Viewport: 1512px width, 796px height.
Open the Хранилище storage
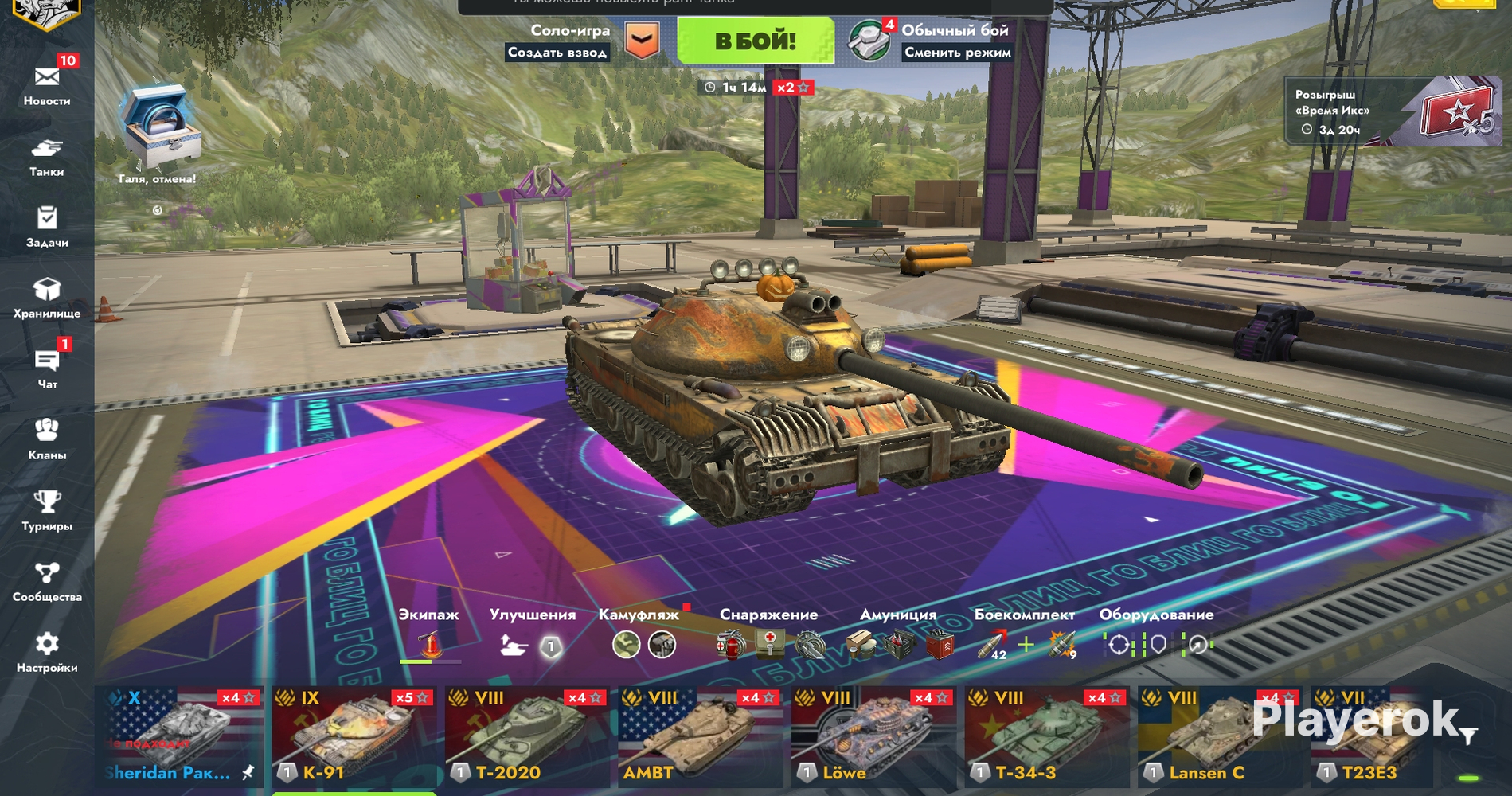coord(47,298)
